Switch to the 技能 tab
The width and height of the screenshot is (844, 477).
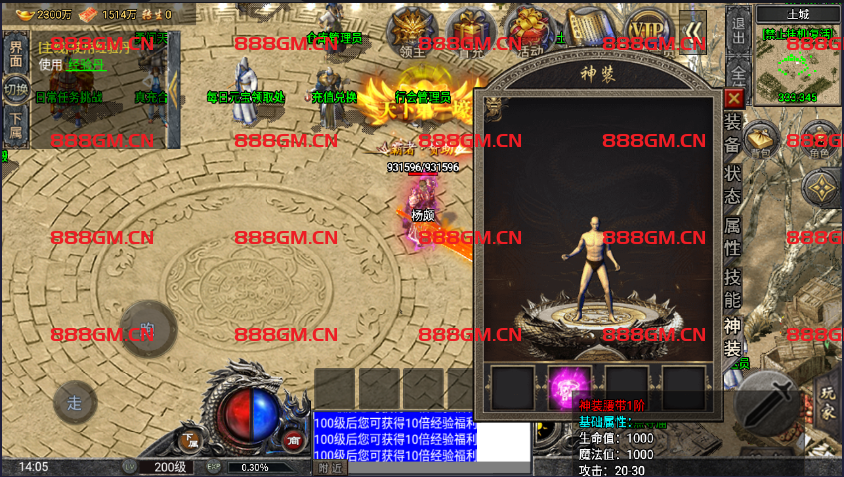pos(733,287)
